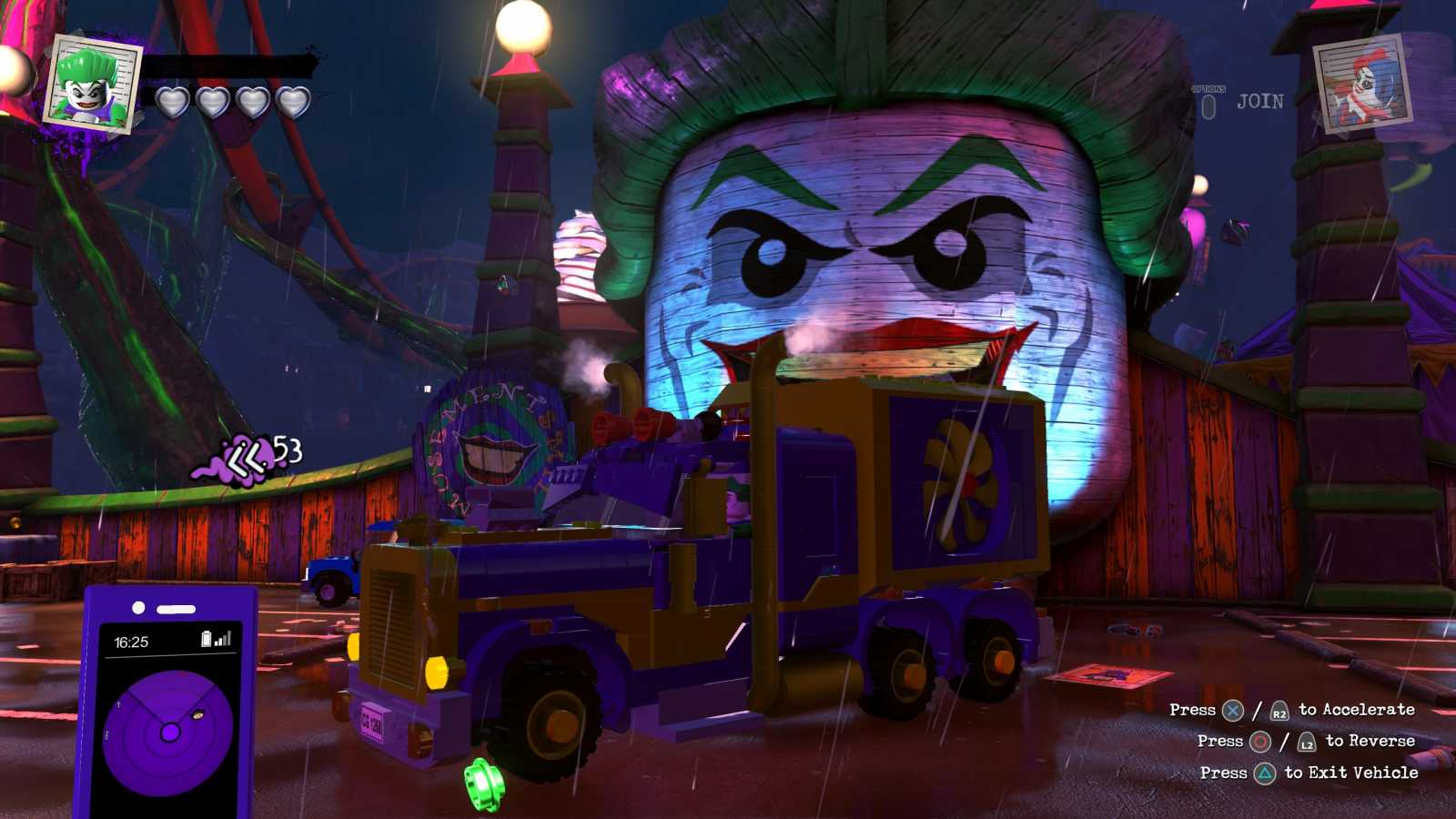Click the signal strength bars on the phone
The width and height of the screenshot is (1456, 819).
223,641
